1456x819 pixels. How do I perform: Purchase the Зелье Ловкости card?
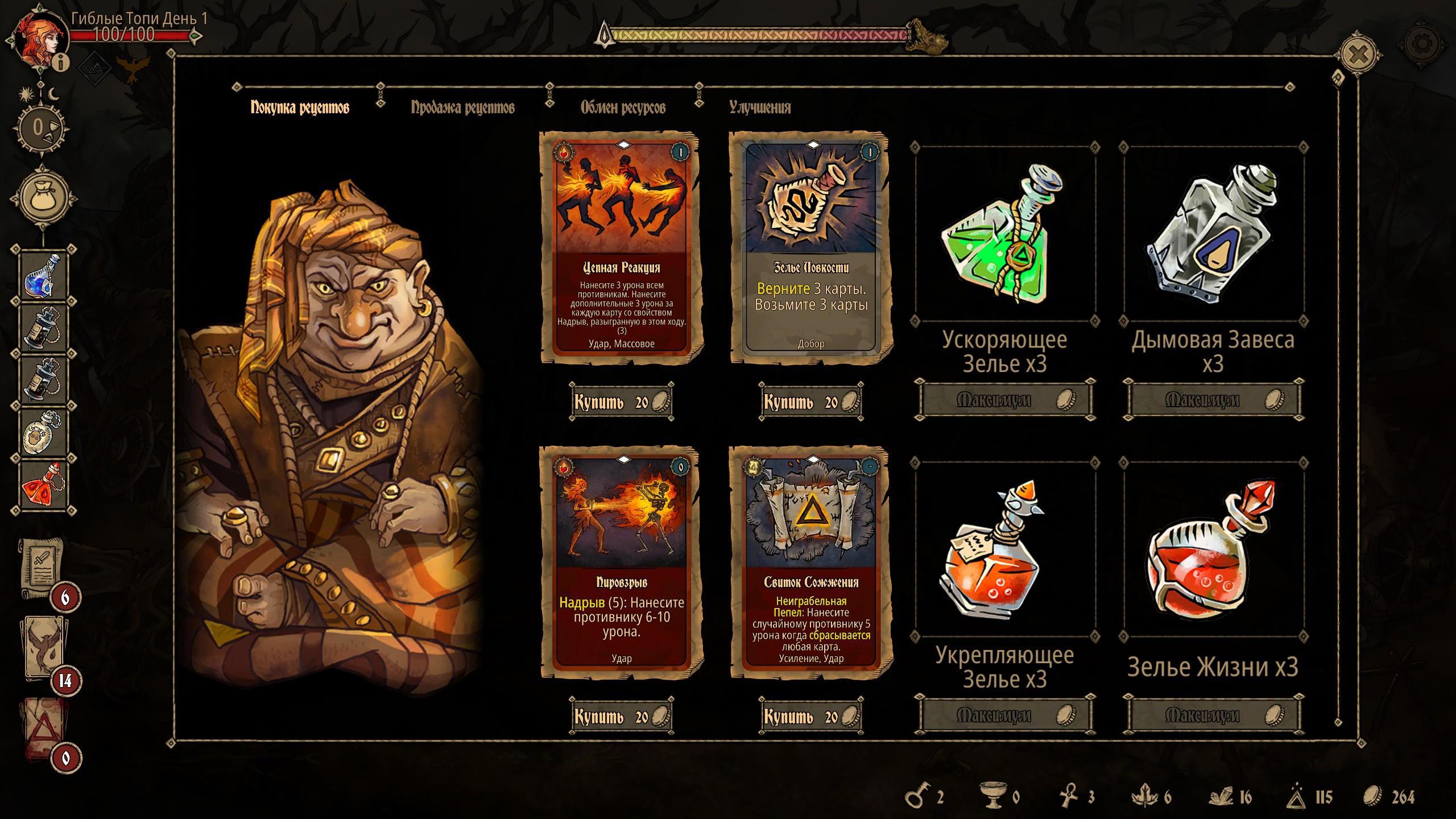point(811,402)
